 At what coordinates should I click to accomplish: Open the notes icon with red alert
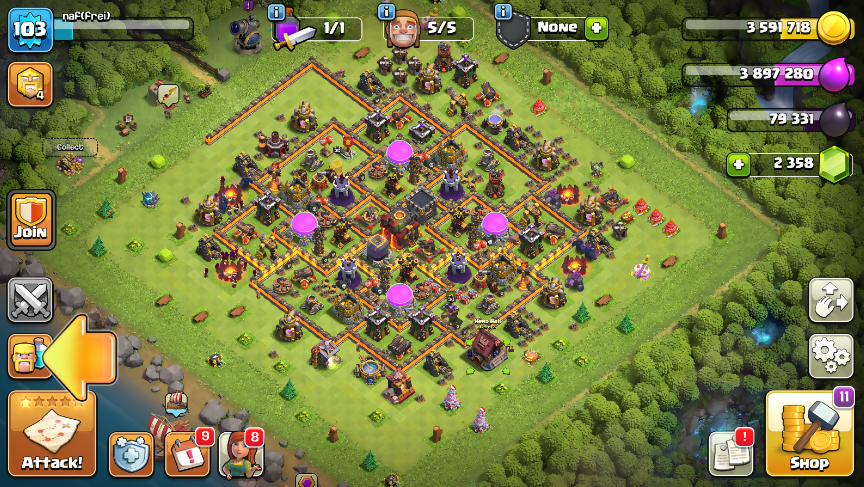point(730,453)
